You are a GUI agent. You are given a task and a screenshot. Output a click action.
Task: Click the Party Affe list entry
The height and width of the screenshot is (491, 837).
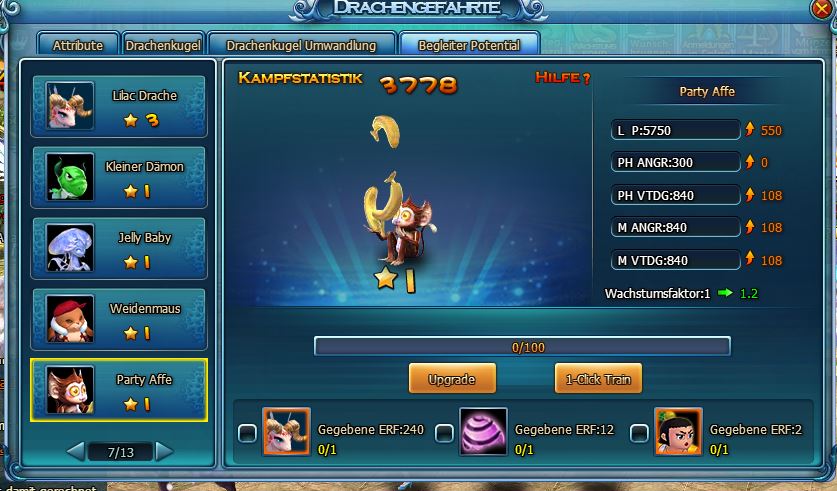tap(119, 391)
